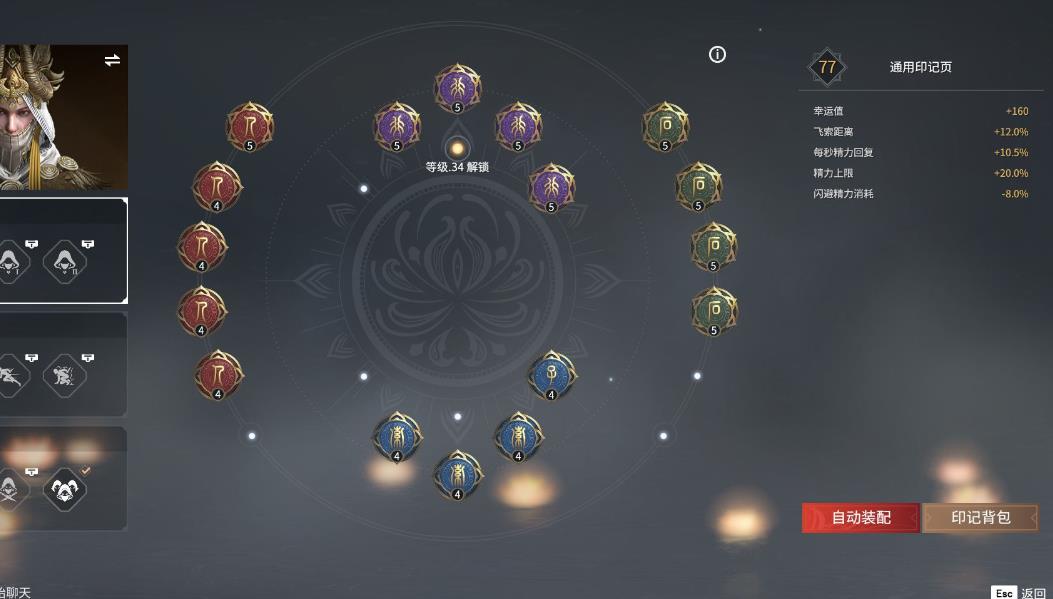Select the red glyph marked level 5
The height and width of the screenshot is (599, 1053).
pos(249,126)
